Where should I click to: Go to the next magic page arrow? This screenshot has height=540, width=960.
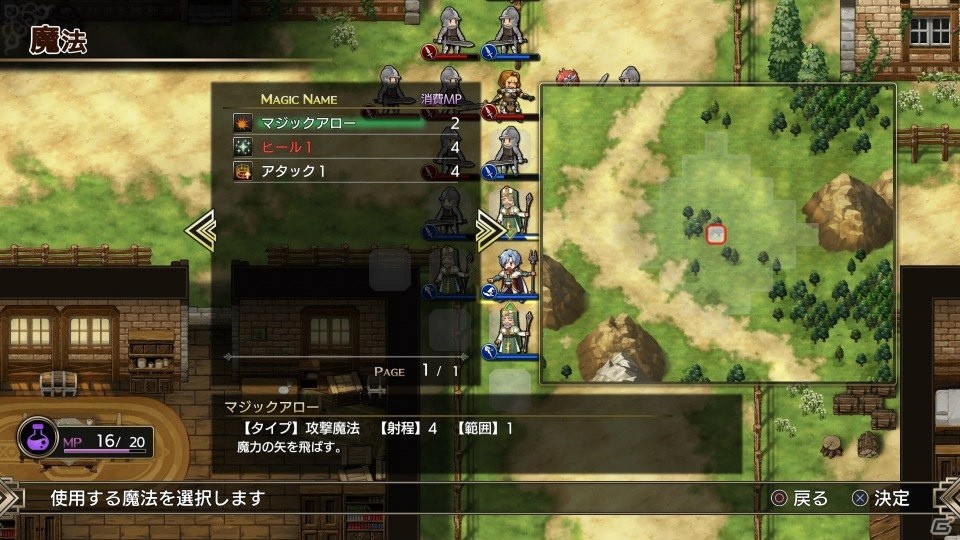tap(490, 230)
